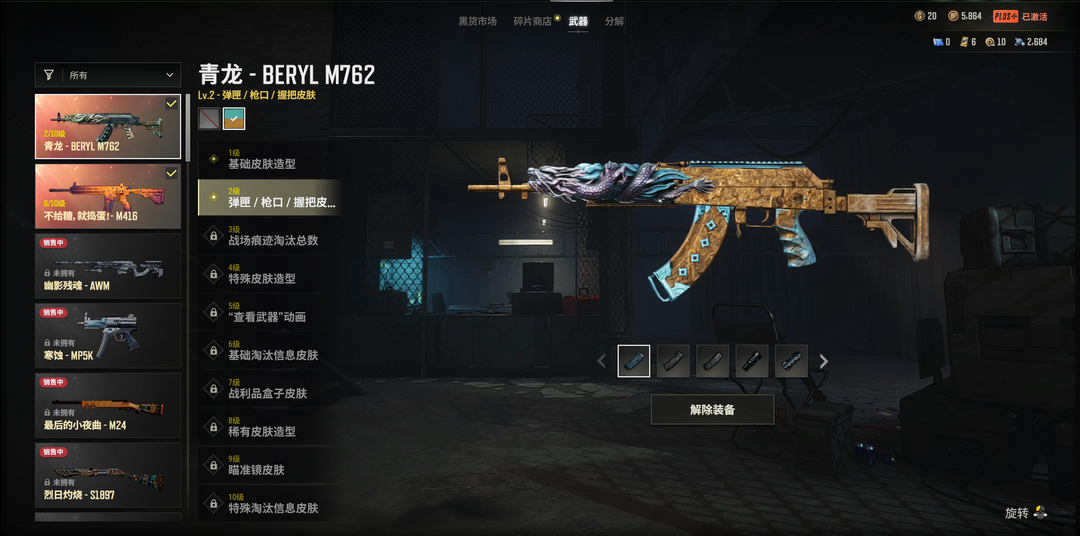This screenshot has width=1080, height=536.
Task: Show next attachments with right arrow
Action: tap(824, 362)
